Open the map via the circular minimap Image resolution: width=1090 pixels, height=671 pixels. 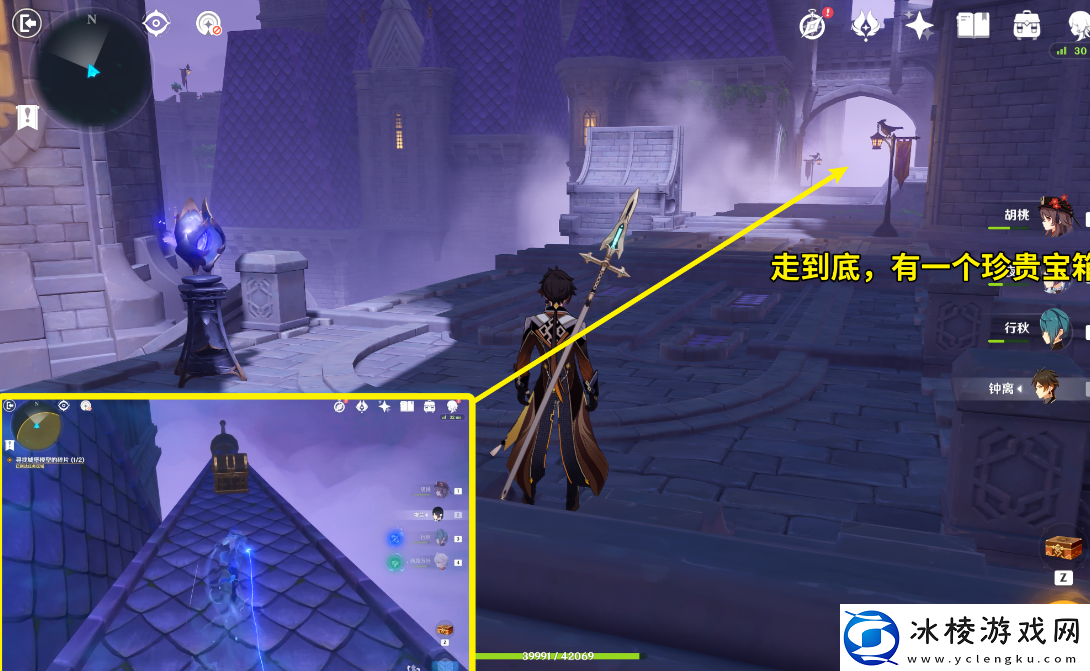coord(91,69)
